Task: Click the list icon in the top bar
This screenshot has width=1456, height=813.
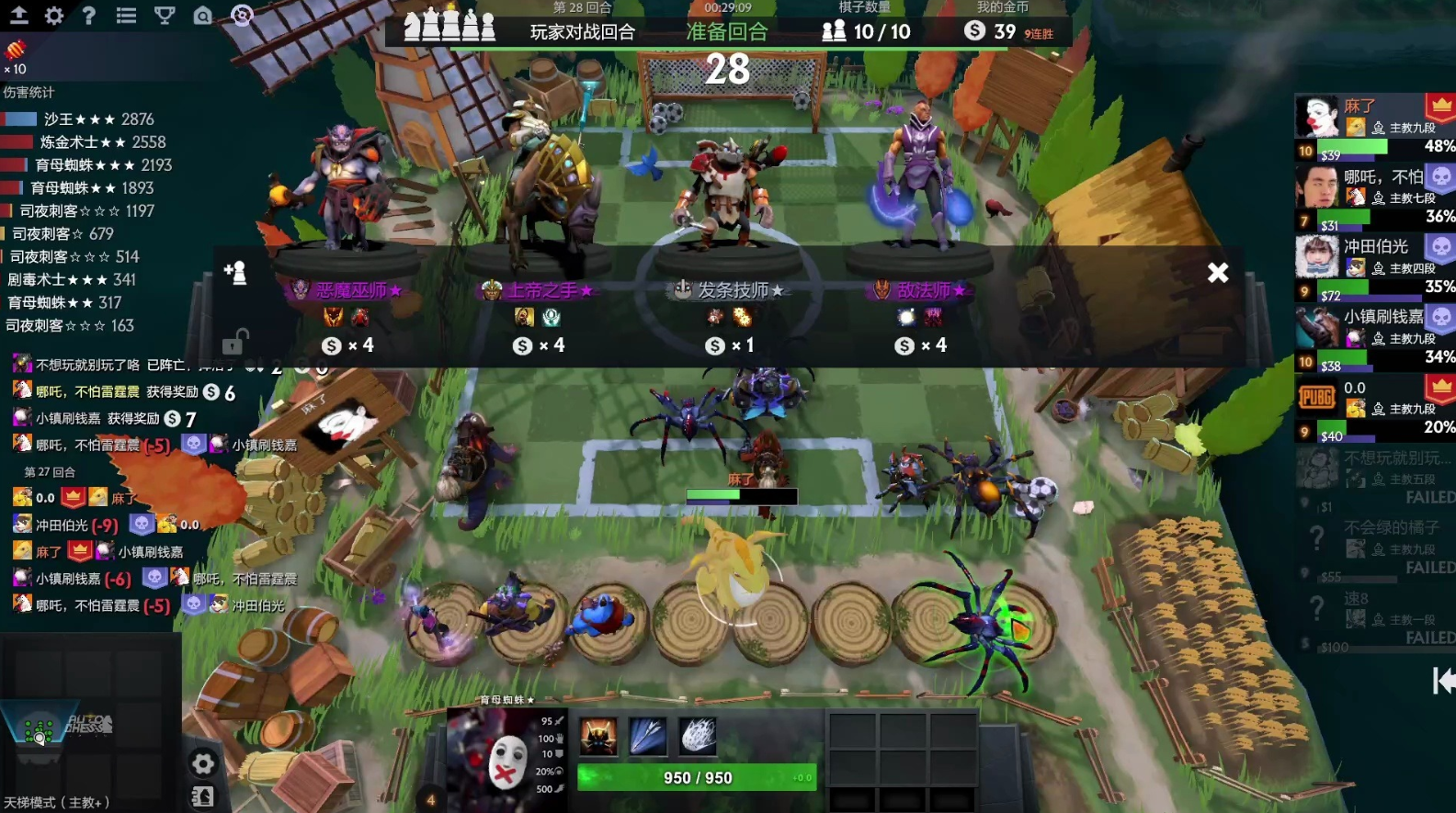Action: tap(127, 16)
